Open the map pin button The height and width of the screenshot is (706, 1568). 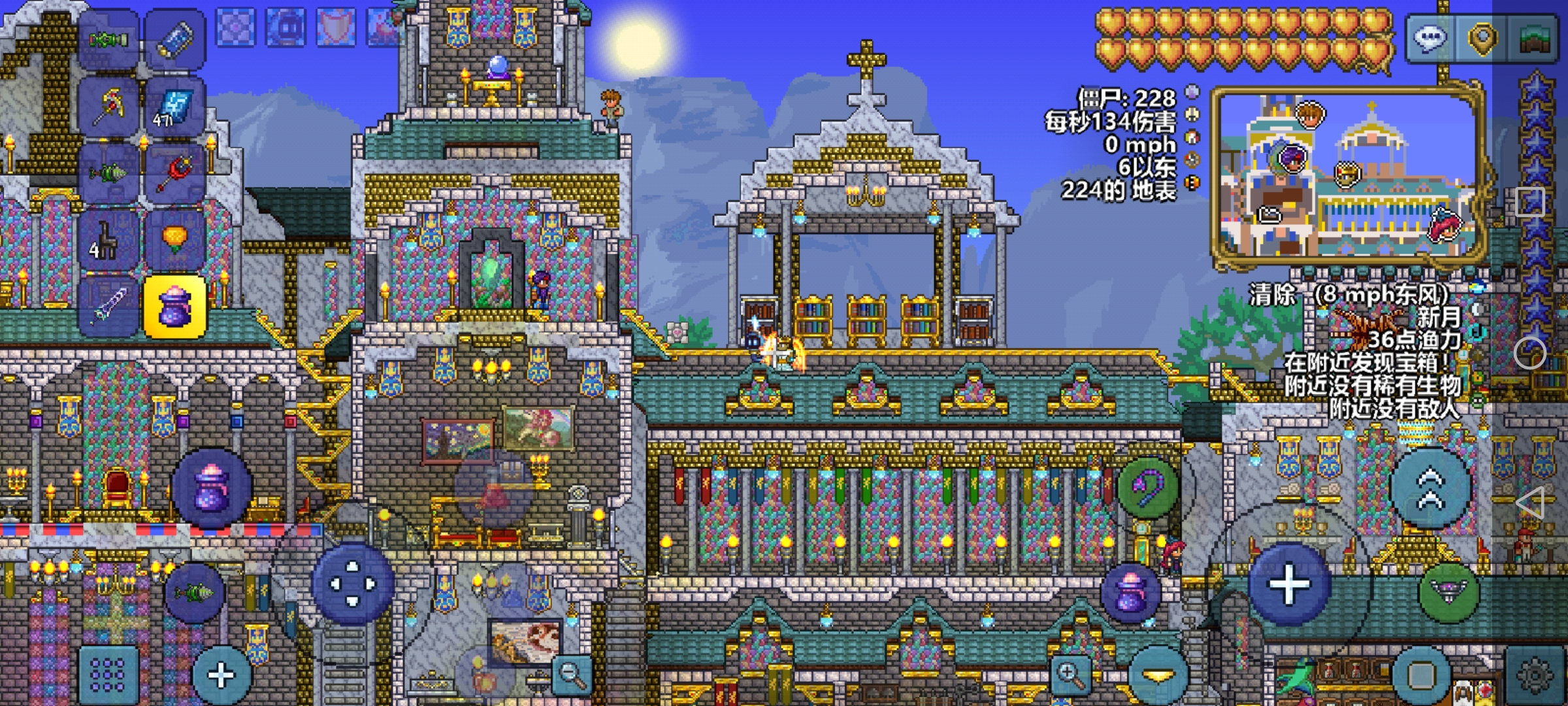[x=1482, y=38]
